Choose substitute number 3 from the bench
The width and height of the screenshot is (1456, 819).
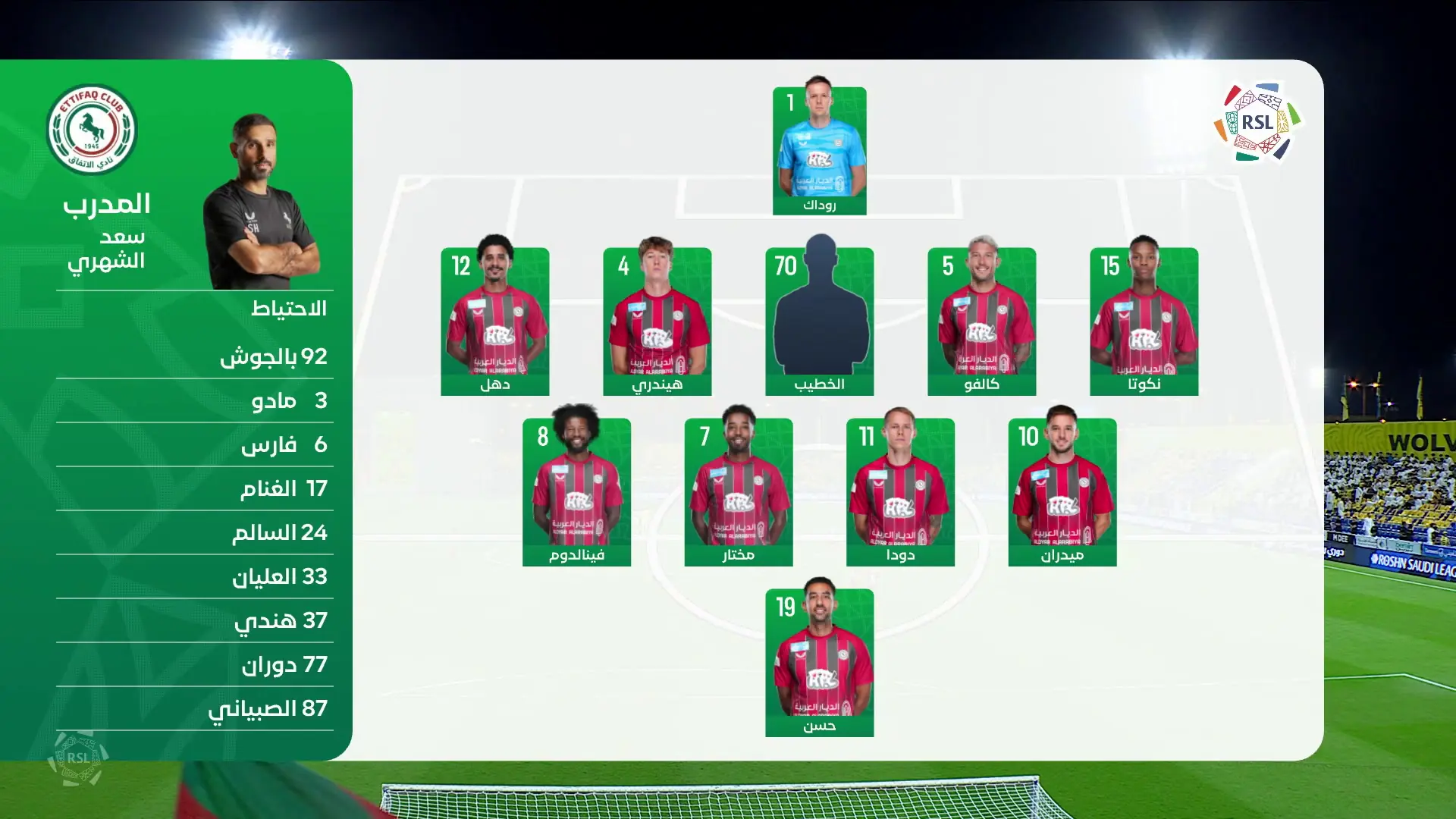click(288, 400)
